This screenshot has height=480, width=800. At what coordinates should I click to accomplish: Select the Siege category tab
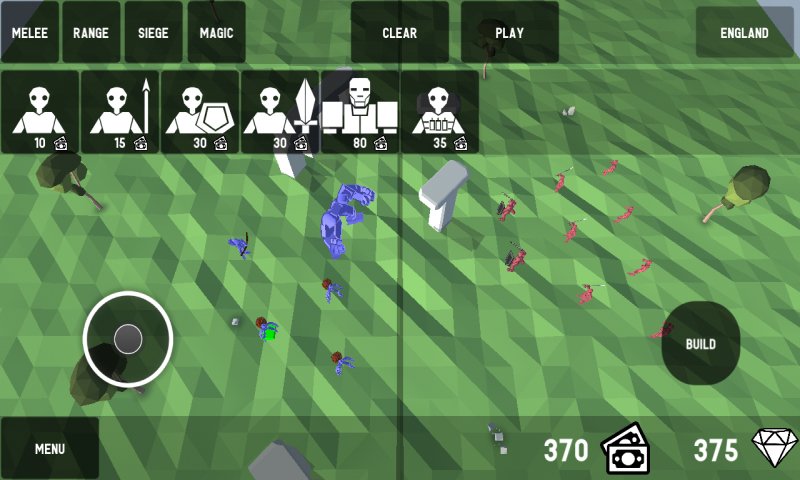point(153,32)
